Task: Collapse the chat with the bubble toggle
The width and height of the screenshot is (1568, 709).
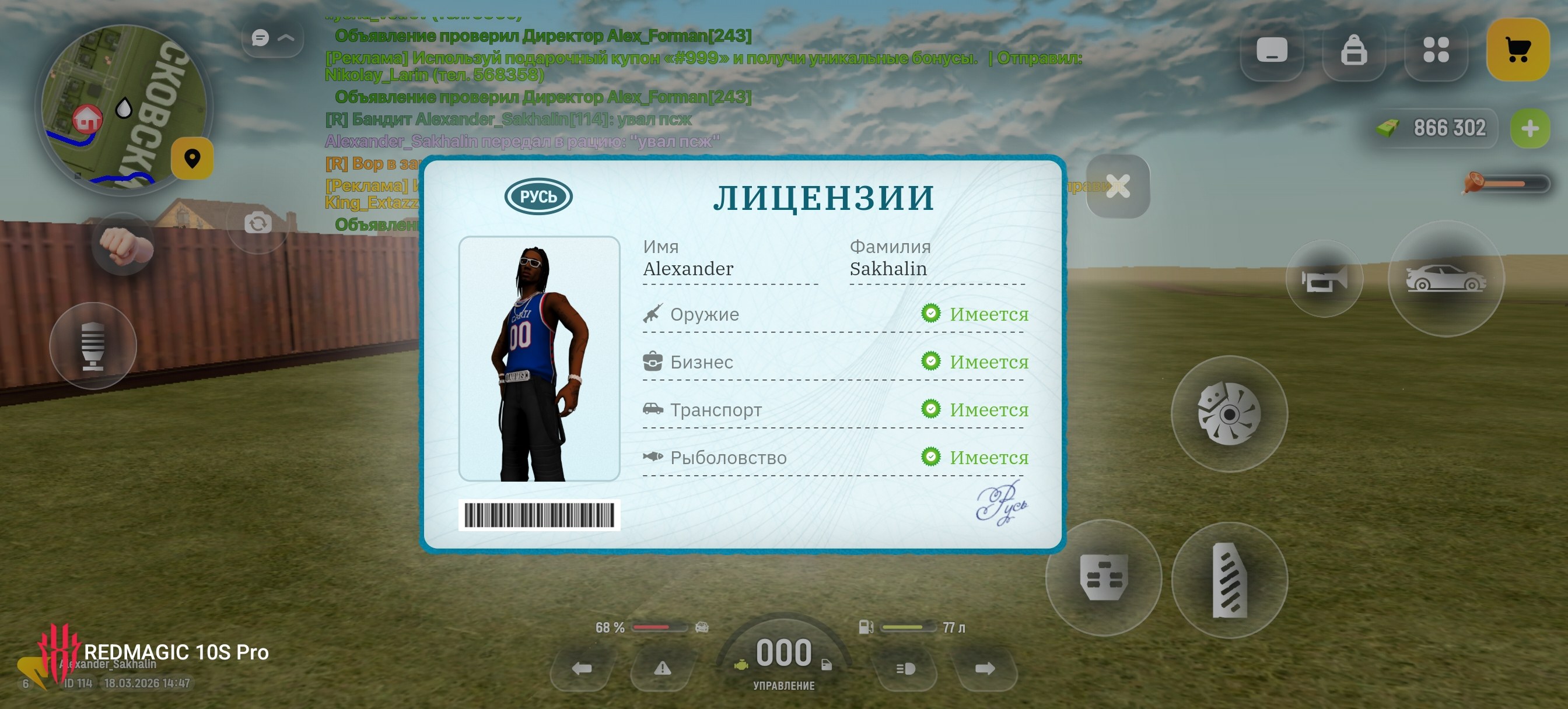Action: pyautogui.click(x=272, y=38)
